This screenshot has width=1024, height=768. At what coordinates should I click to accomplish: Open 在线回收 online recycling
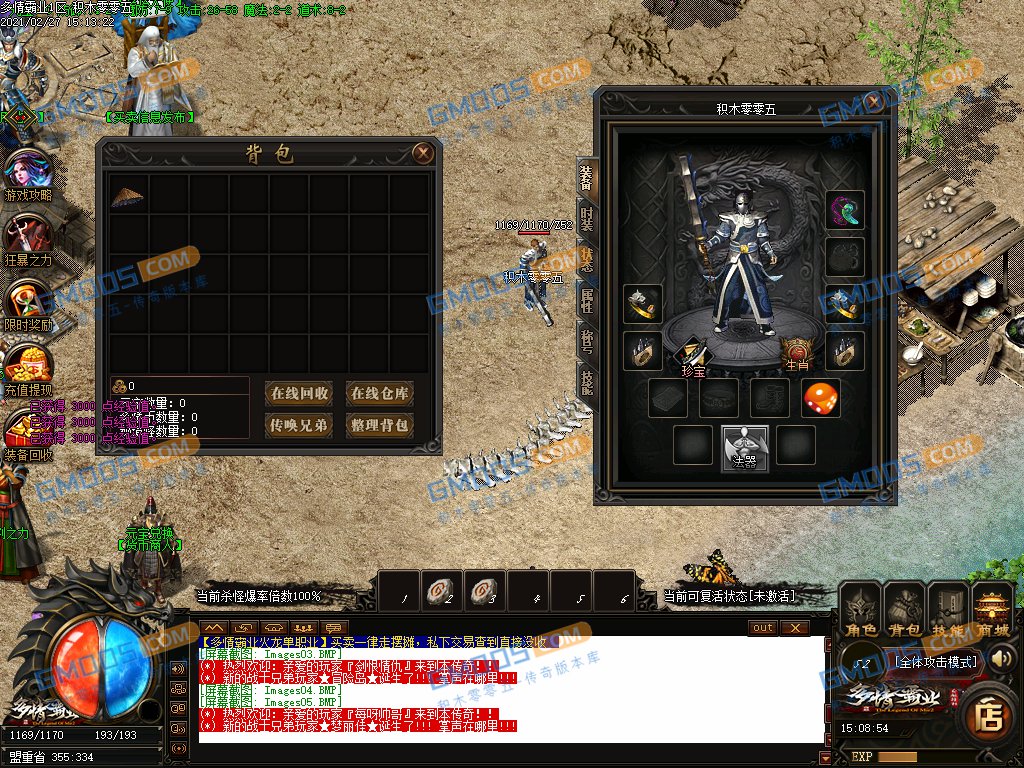(300, 393)
